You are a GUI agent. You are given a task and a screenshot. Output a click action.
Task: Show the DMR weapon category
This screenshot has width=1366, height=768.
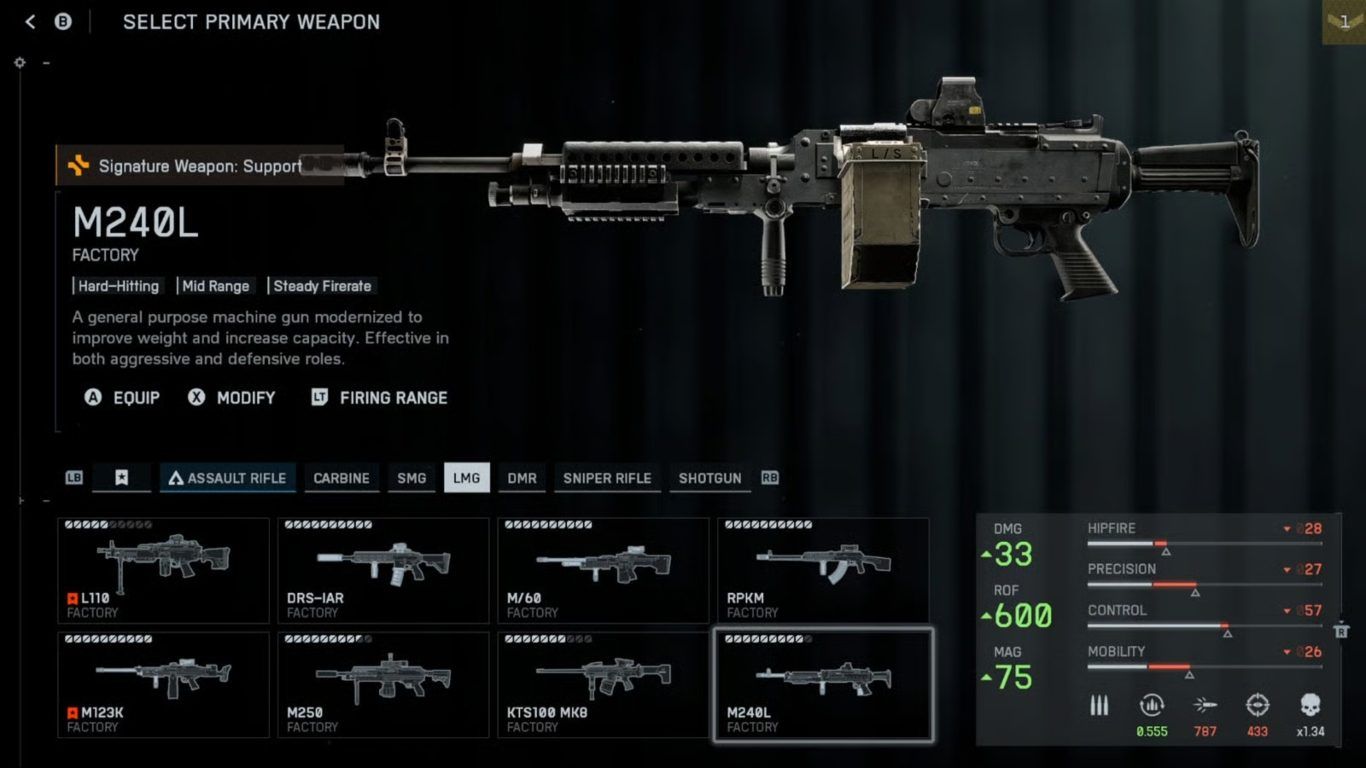tap(522, 478)
